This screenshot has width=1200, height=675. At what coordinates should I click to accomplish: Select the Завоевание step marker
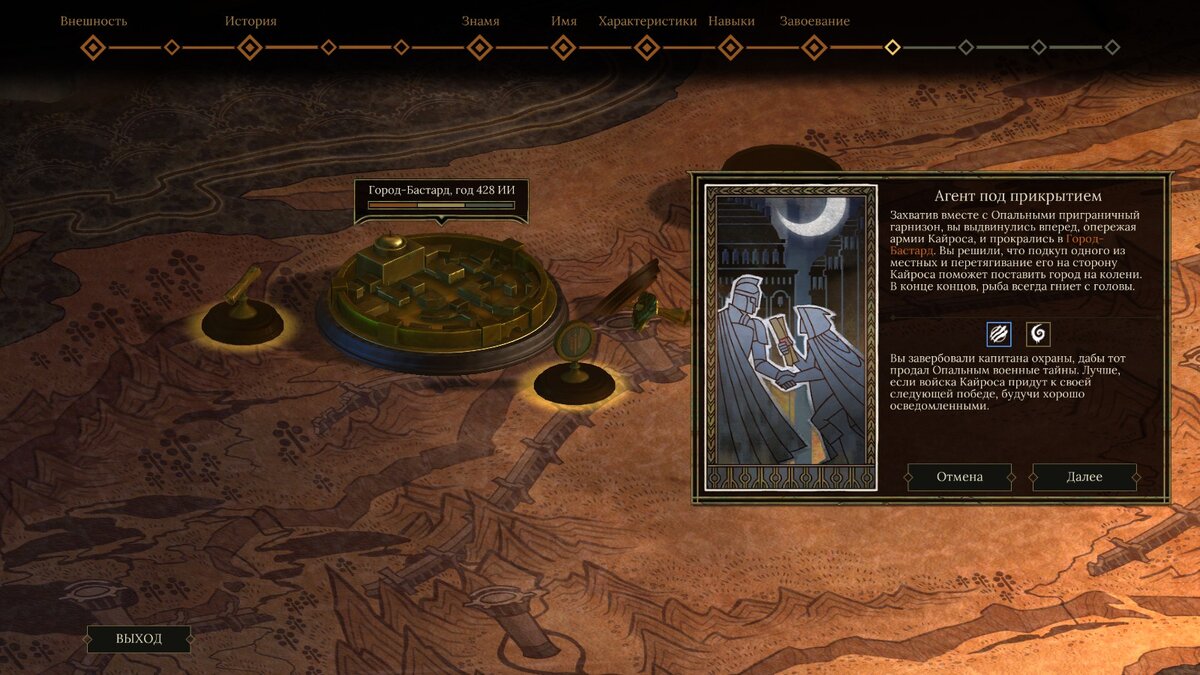click(814, 47)
